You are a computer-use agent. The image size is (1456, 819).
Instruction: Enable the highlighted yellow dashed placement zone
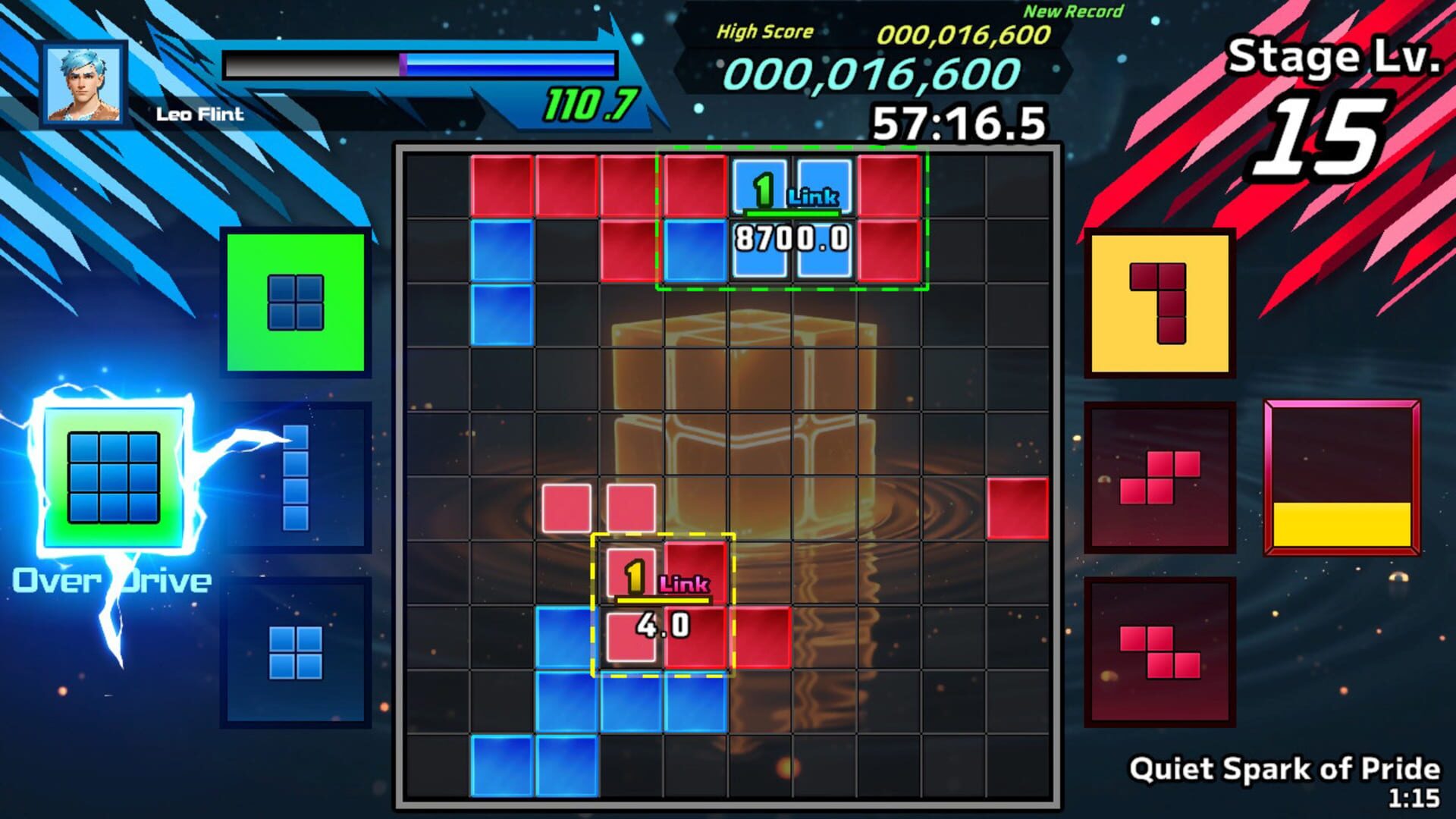click(664, 607)
